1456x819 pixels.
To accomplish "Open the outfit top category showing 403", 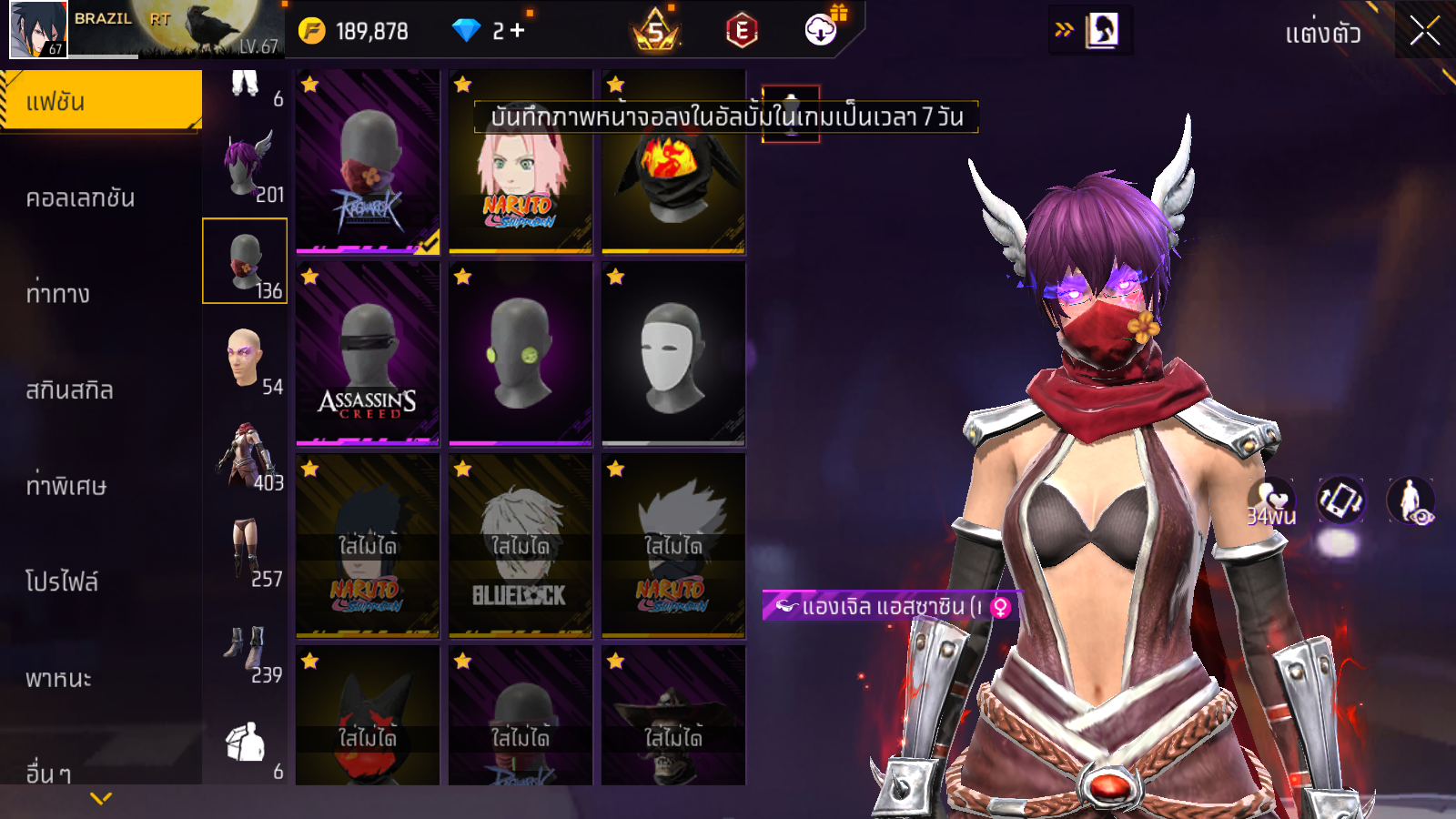I will pos(246,455).
